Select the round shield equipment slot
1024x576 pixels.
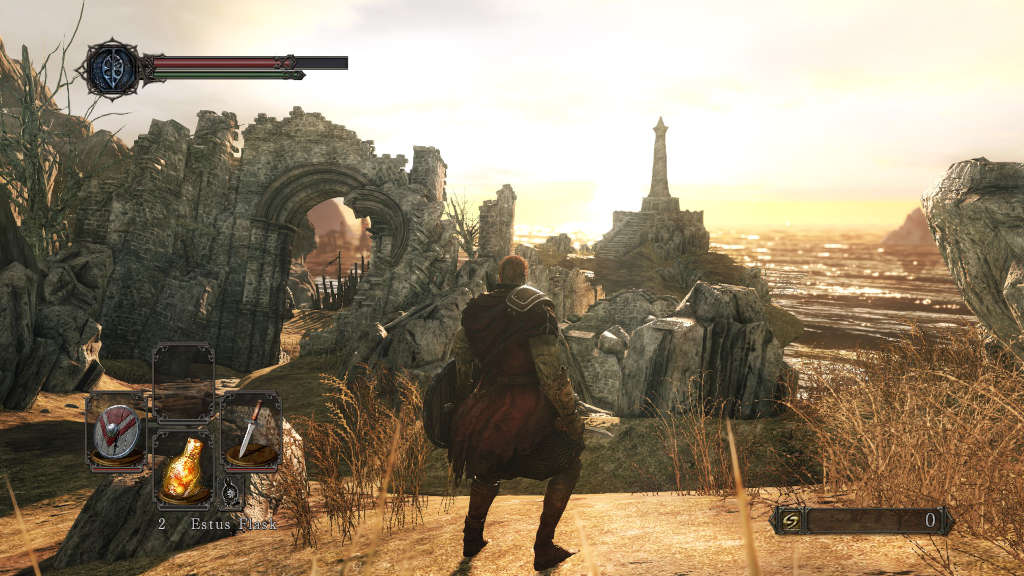point(116,432)
